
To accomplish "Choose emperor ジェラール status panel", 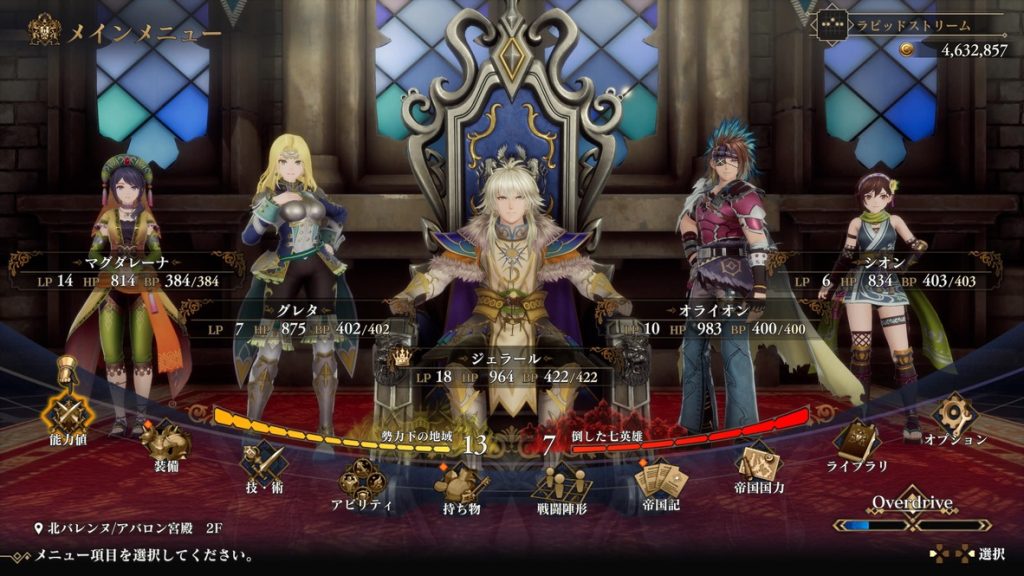I will pos(511,367).
